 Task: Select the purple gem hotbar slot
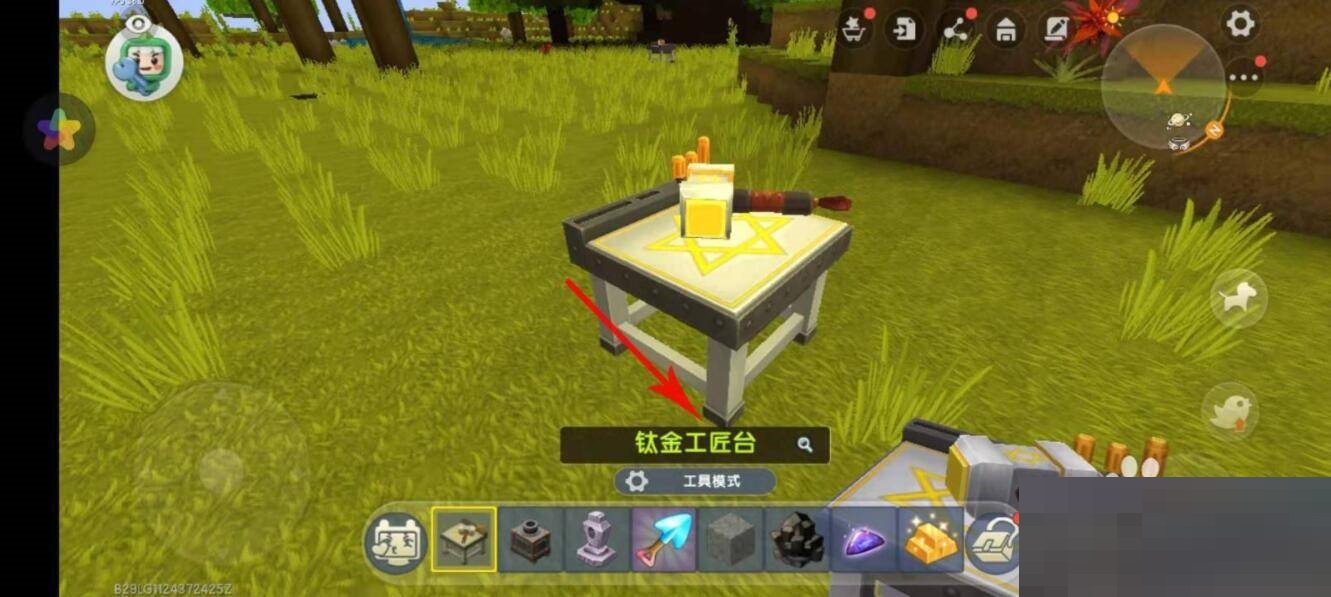(x=864, y=540)
